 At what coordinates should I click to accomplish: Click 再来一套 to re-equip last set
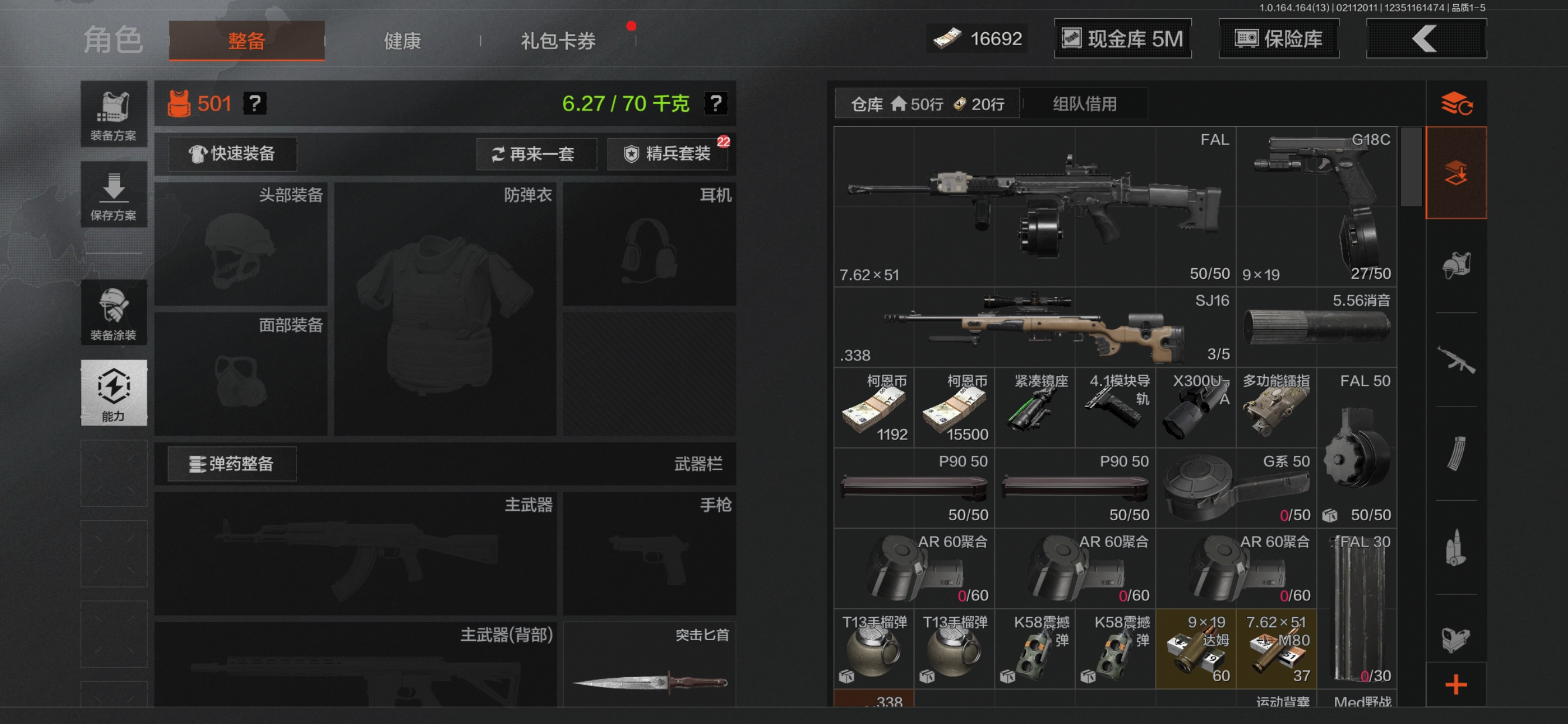click(x=536, y=154)
